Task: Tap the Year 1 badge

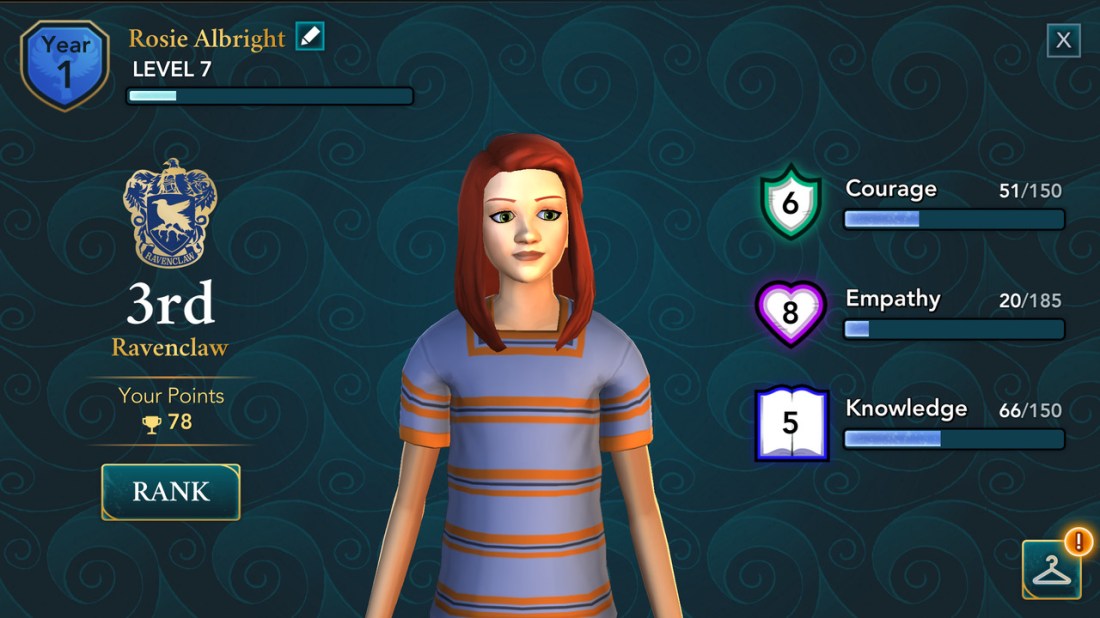Action: (x=65, y=63)
